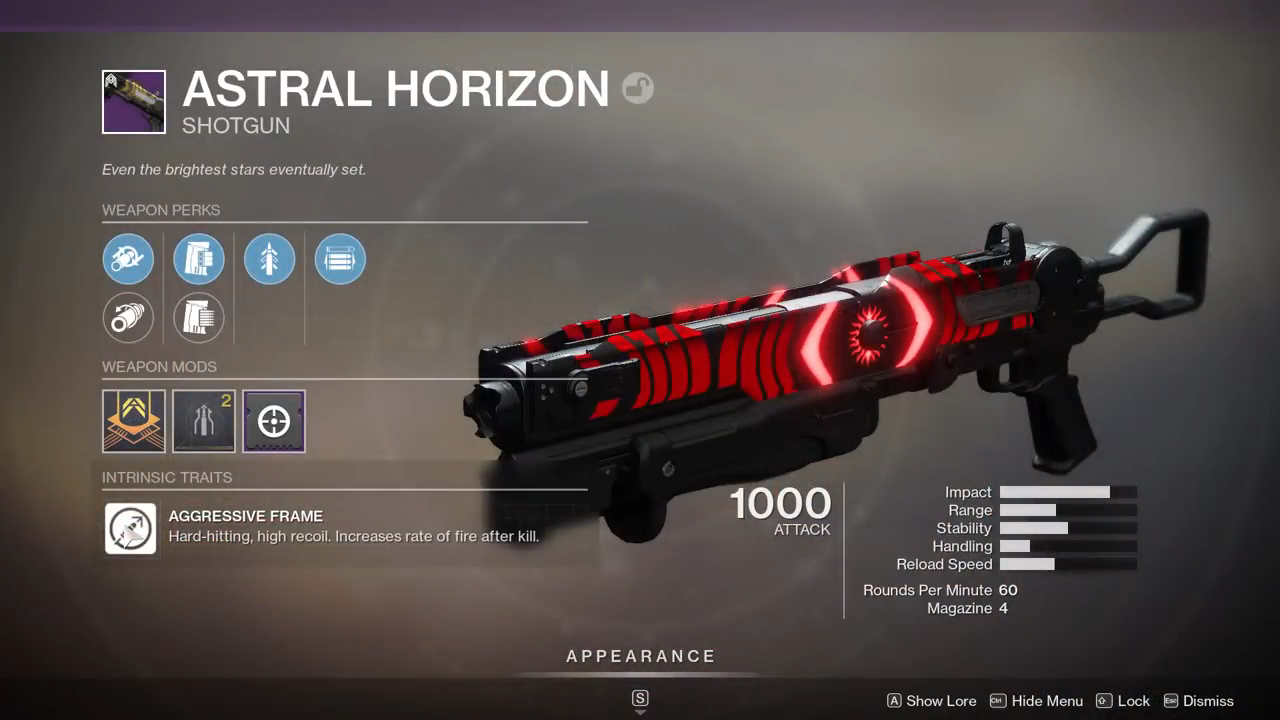Inspect the spiked bullet trait perk

click(x=270, y=259)
